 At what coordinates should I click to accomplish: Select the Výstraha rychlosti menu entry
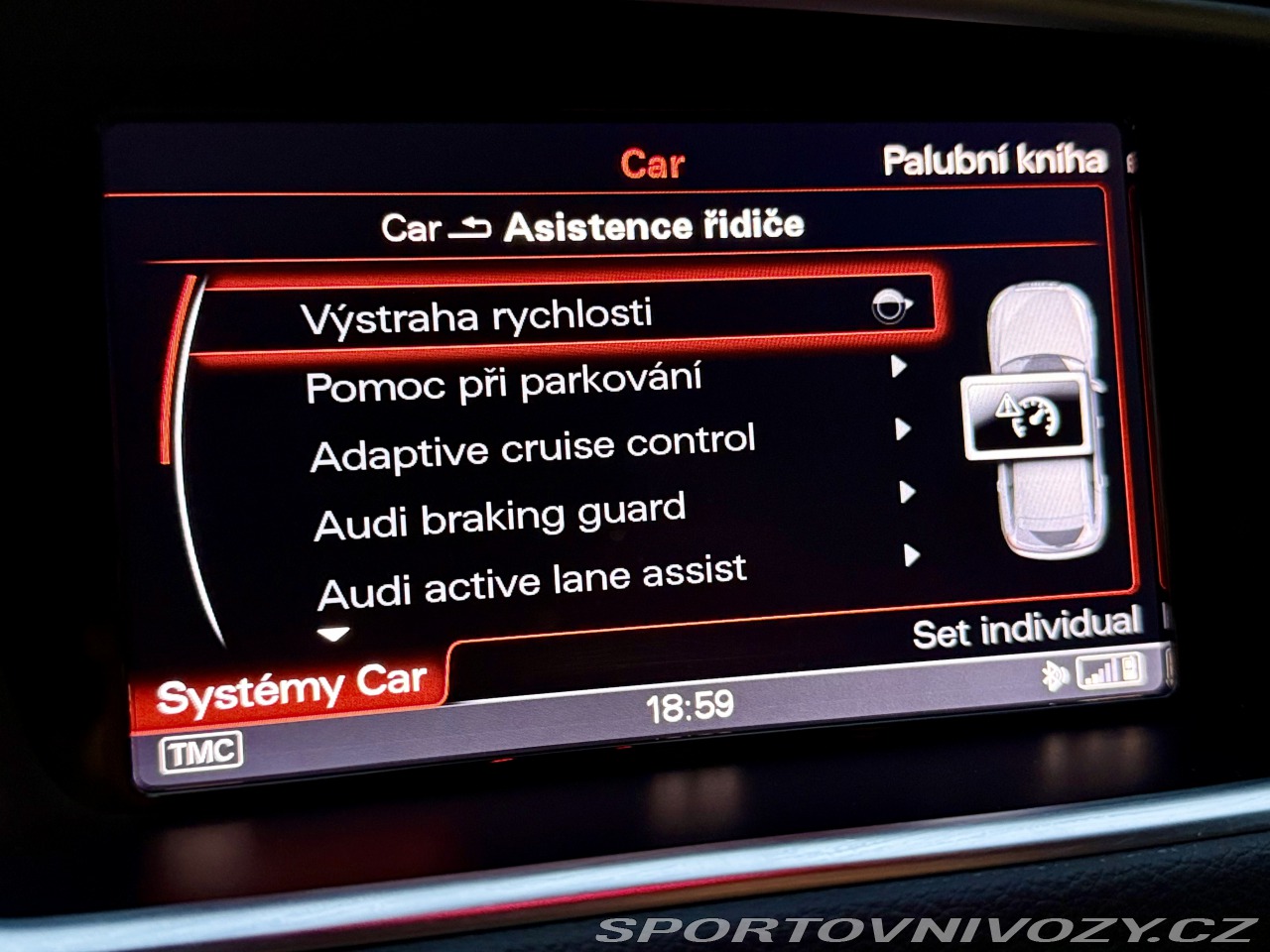coord(476,317)
